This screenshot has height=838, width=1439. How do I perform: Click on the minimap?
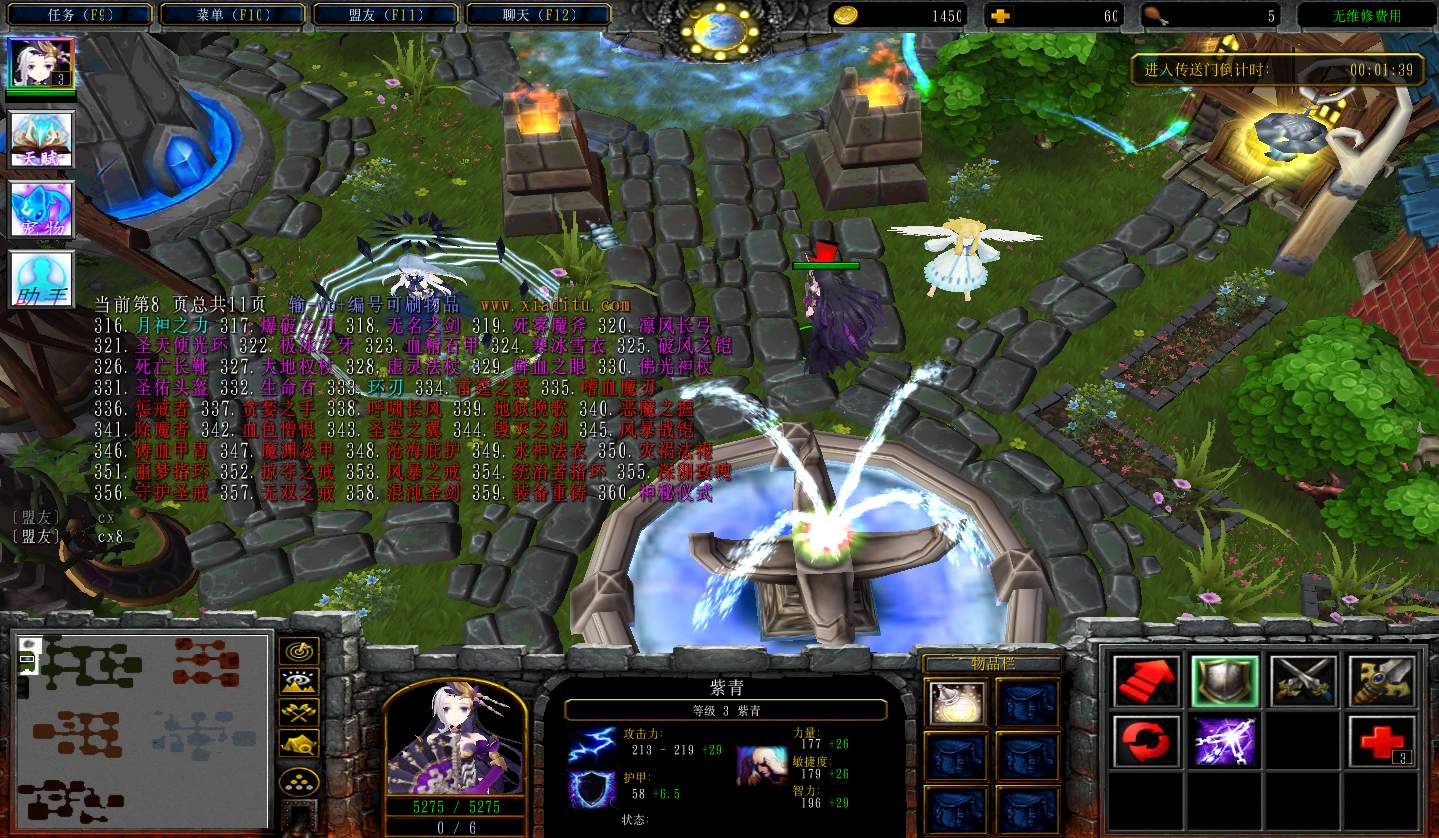pyautogui.click(x=141, y=730)
